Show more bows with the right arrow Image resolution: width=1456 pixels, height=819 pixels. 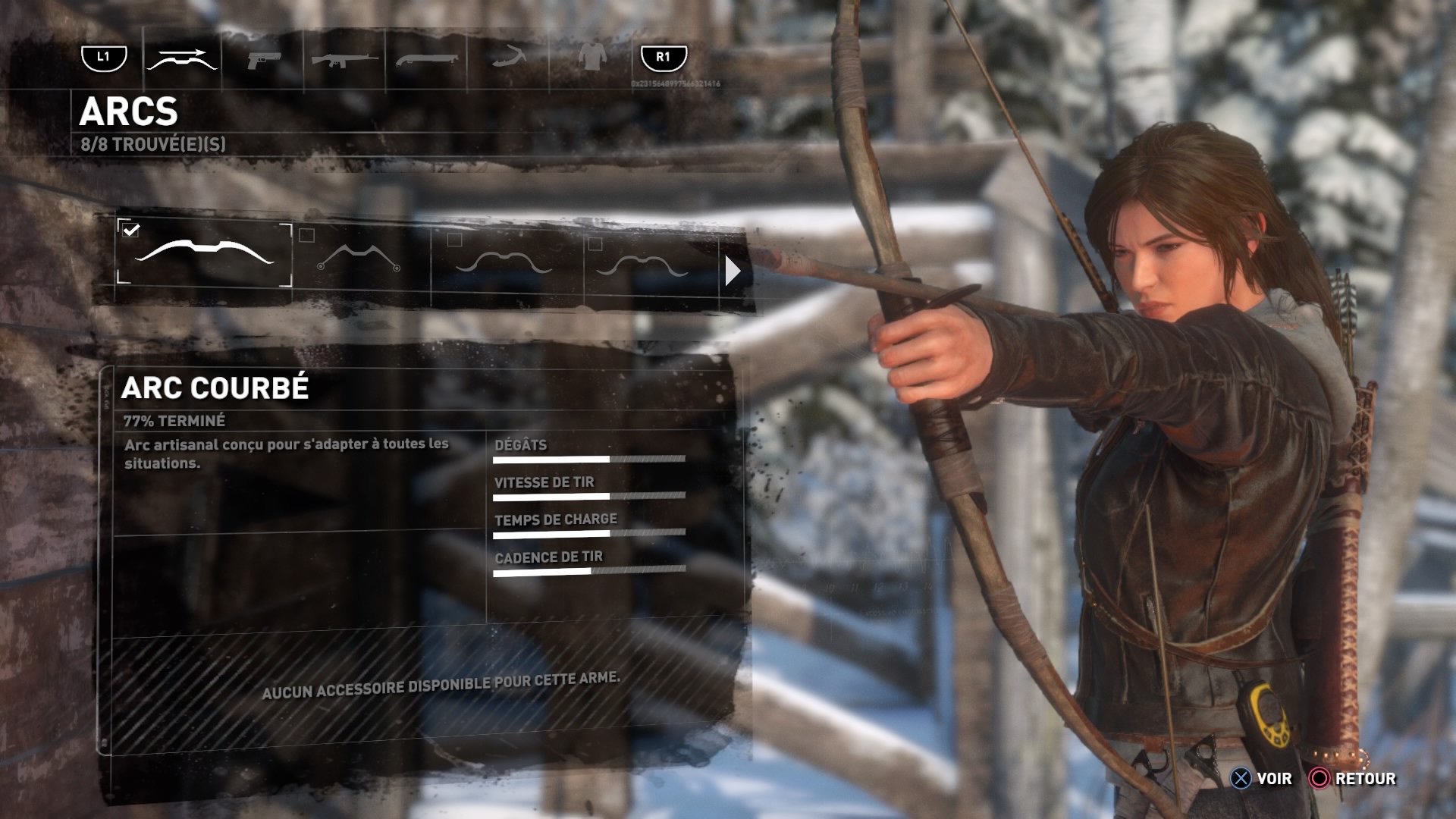pos(732,271)
